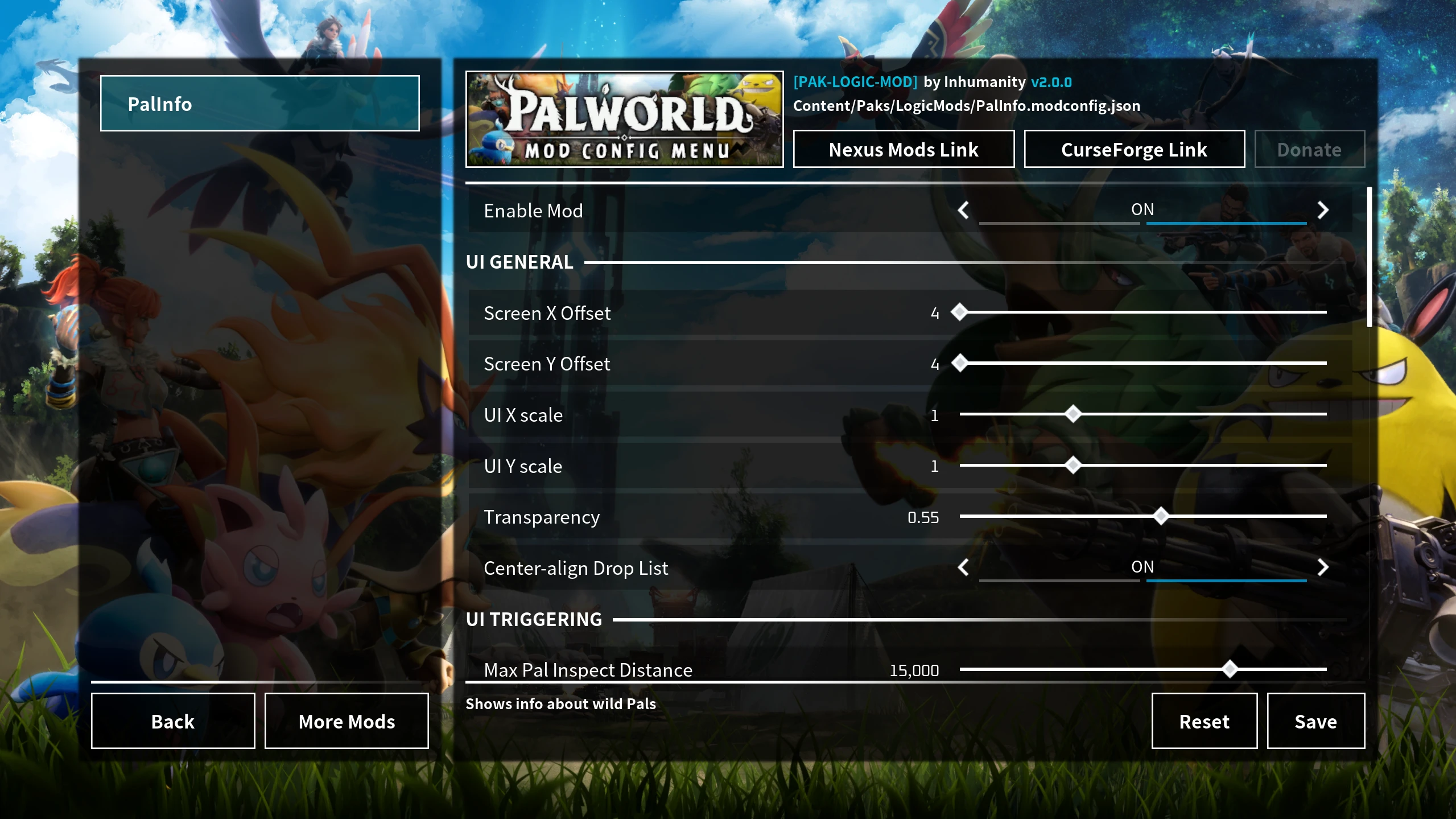Toggle Center-align Drop List off
This screenshot has height=819, width=1456.
1142,567
